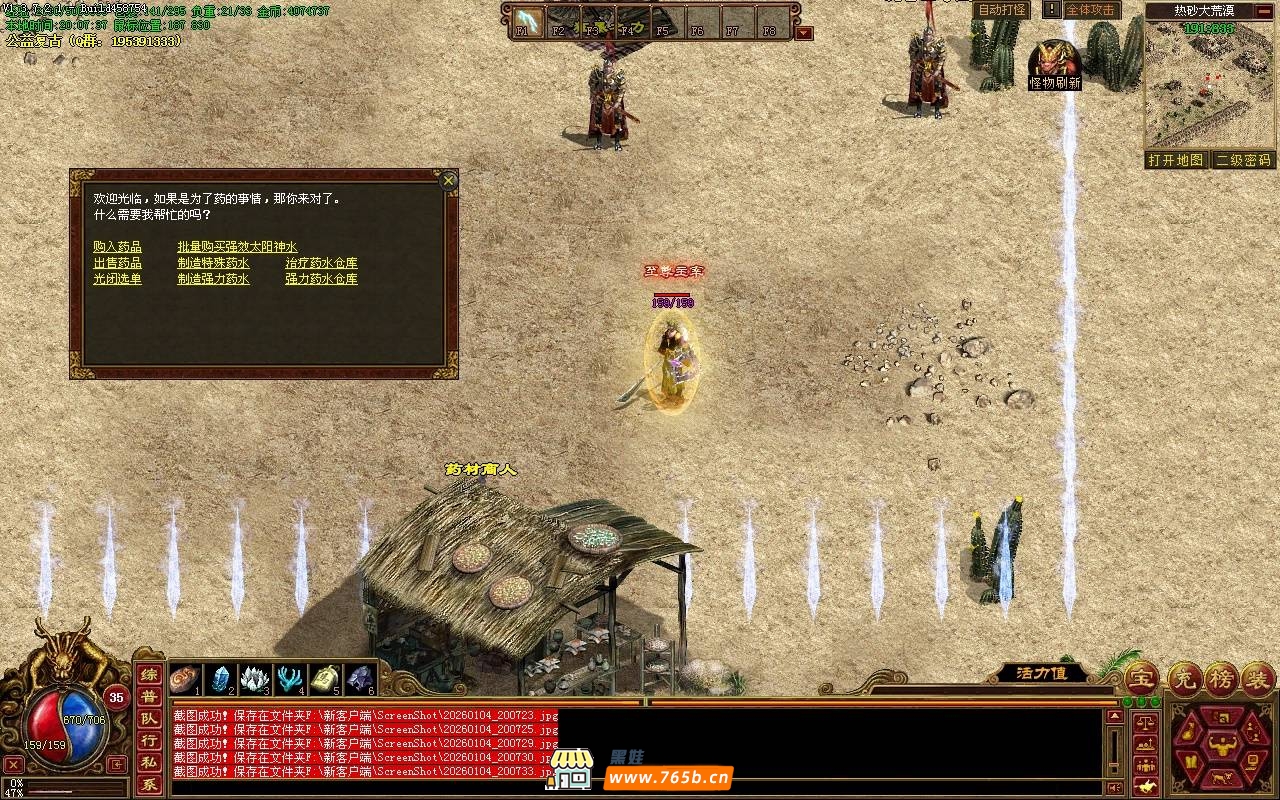Choose 制造强力药水 crafting option
This screenshot has width=1280, height=800.
(x=213, y=279)
